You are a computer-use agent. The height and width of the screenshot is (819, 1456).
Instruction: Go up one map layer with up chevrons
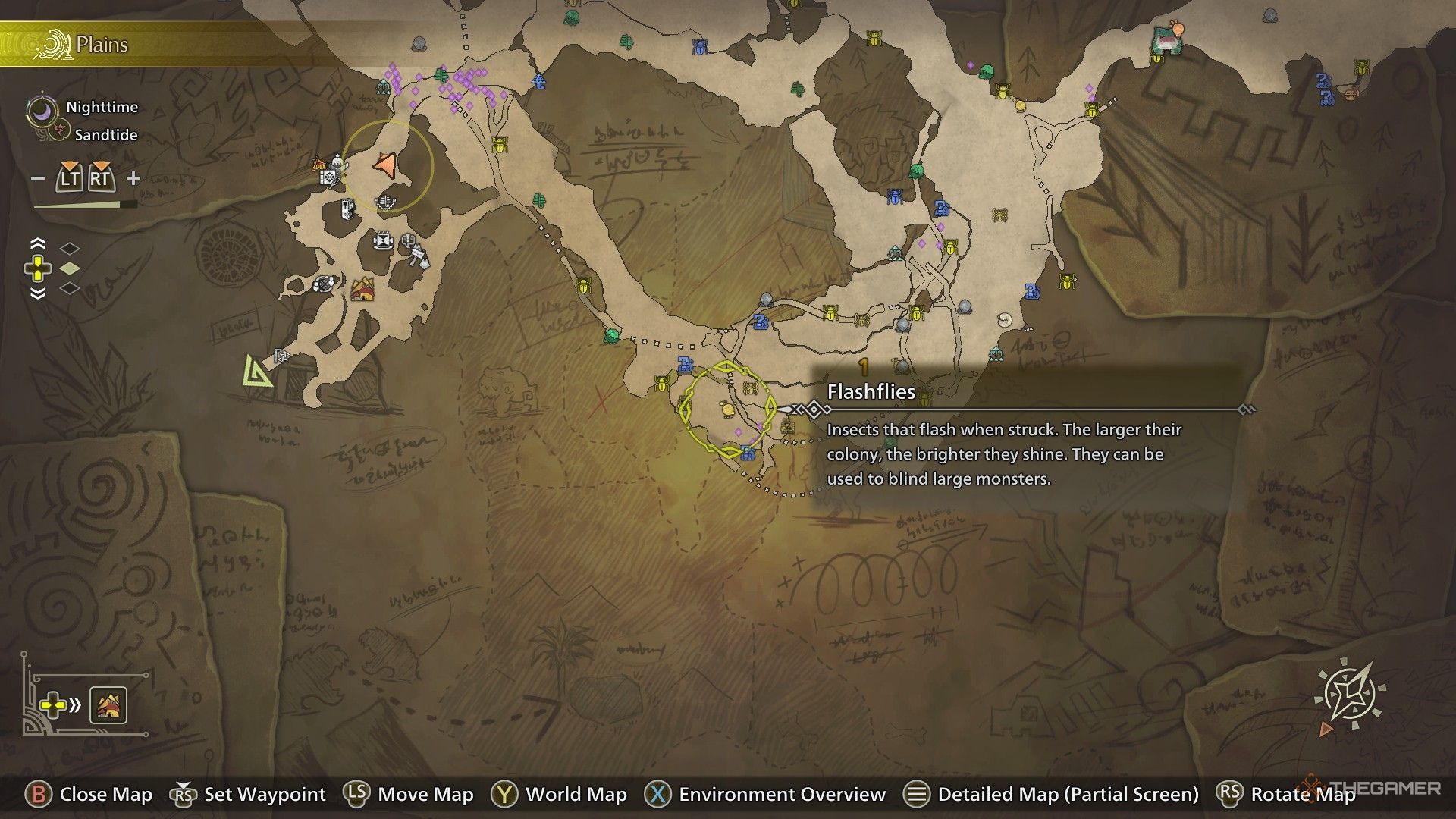(37, 244)
